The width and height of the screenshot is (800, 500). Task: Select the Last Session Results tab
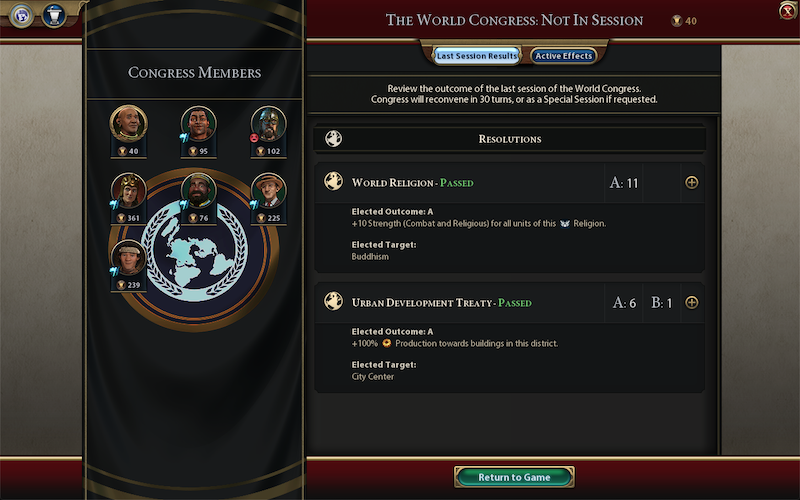476,56
